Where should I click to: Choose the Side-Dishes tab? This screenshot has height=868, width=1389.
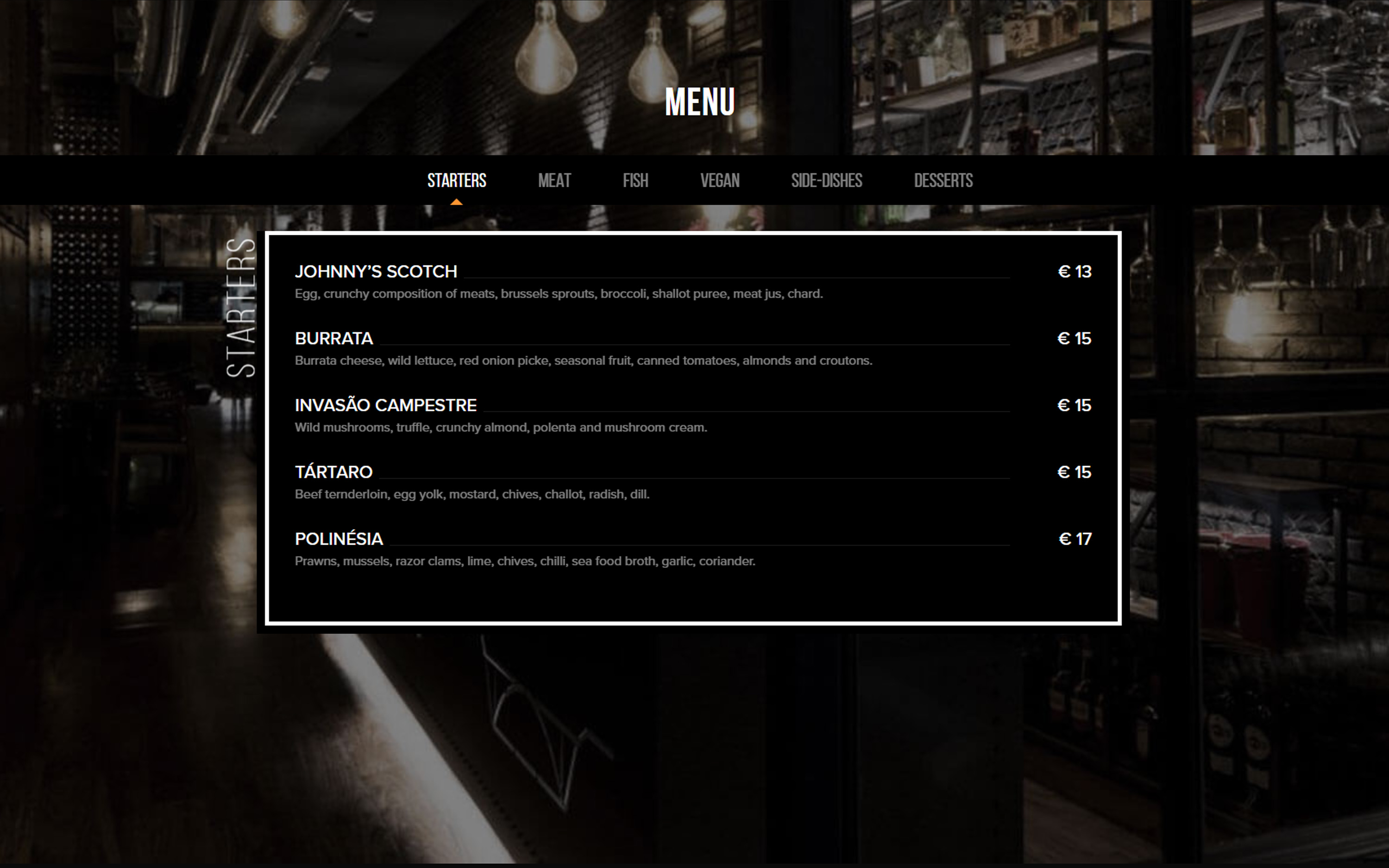click(x=826, y=181)
